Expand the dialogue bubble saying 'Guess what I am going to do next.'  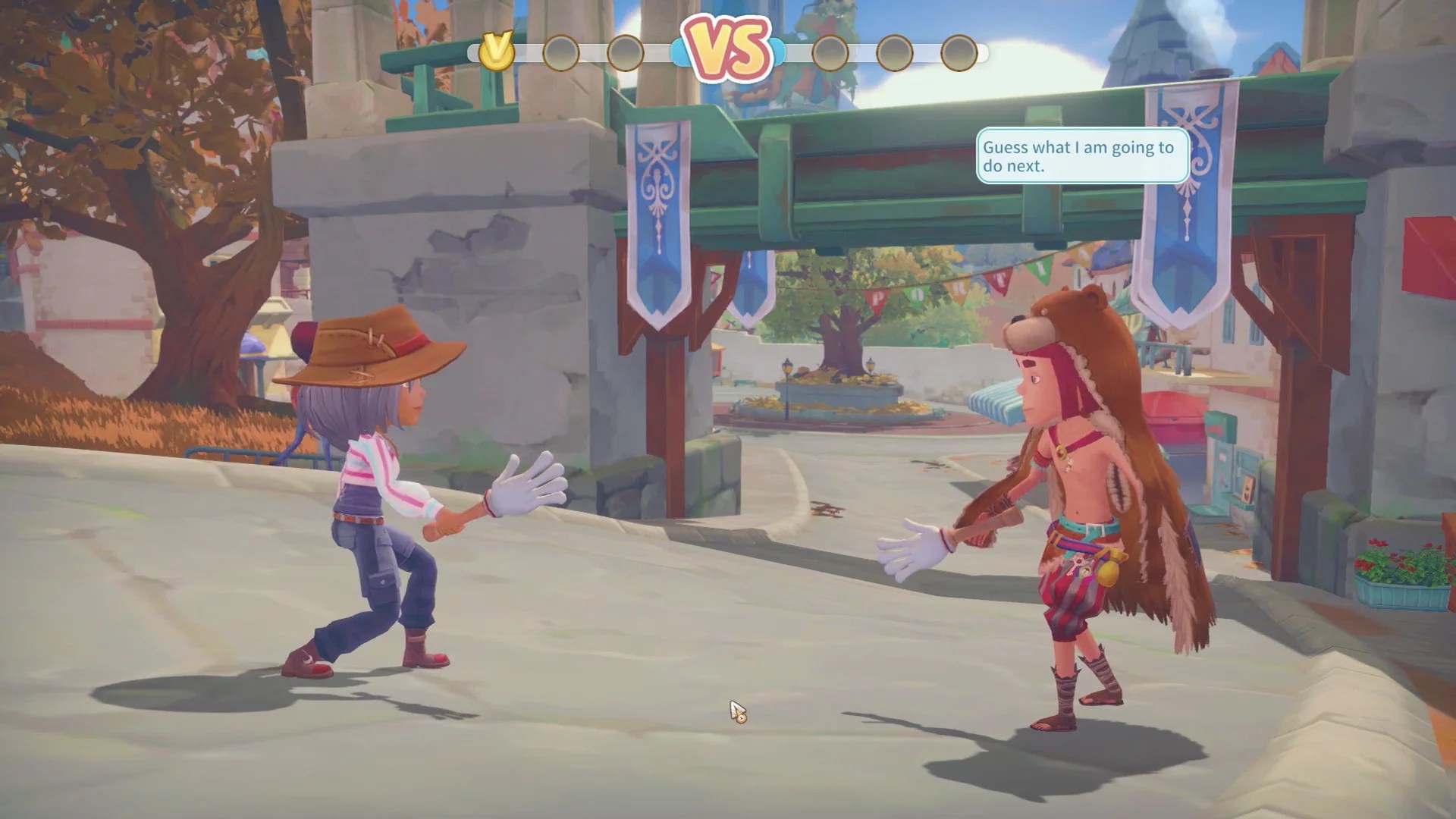tap(1080, 155)
